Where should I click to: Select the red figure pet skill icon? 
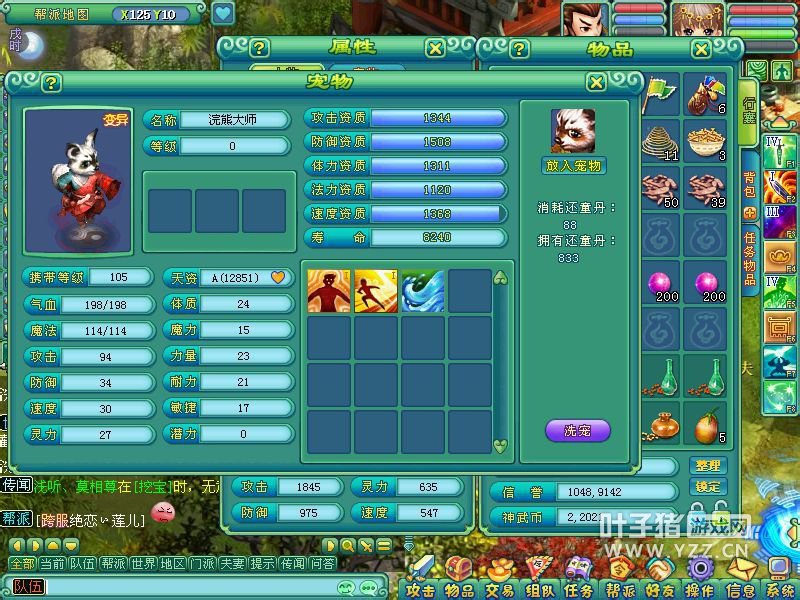(329, 291)
